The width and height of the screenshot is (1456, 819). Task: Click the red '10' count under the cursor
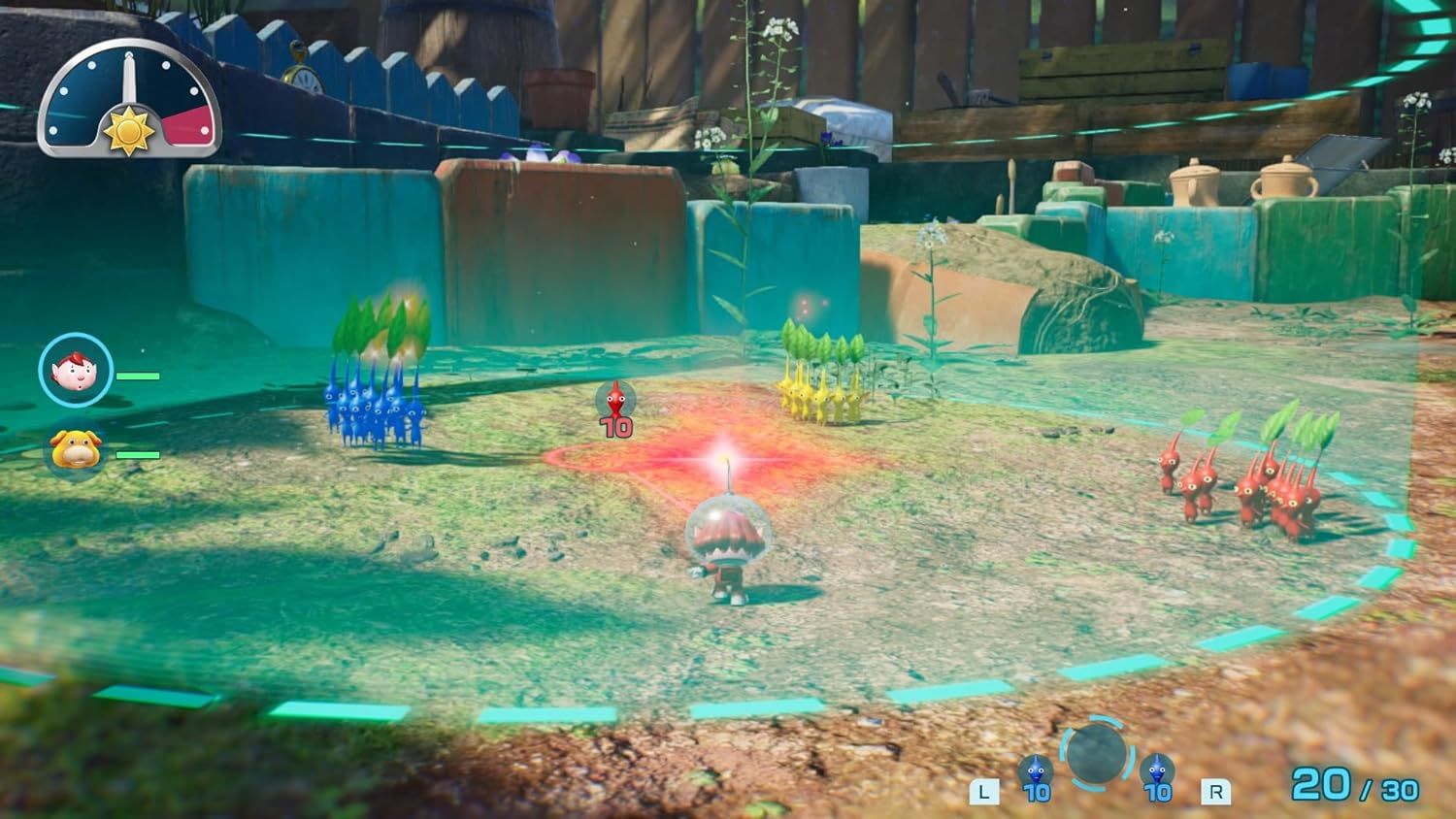[615, 427]
